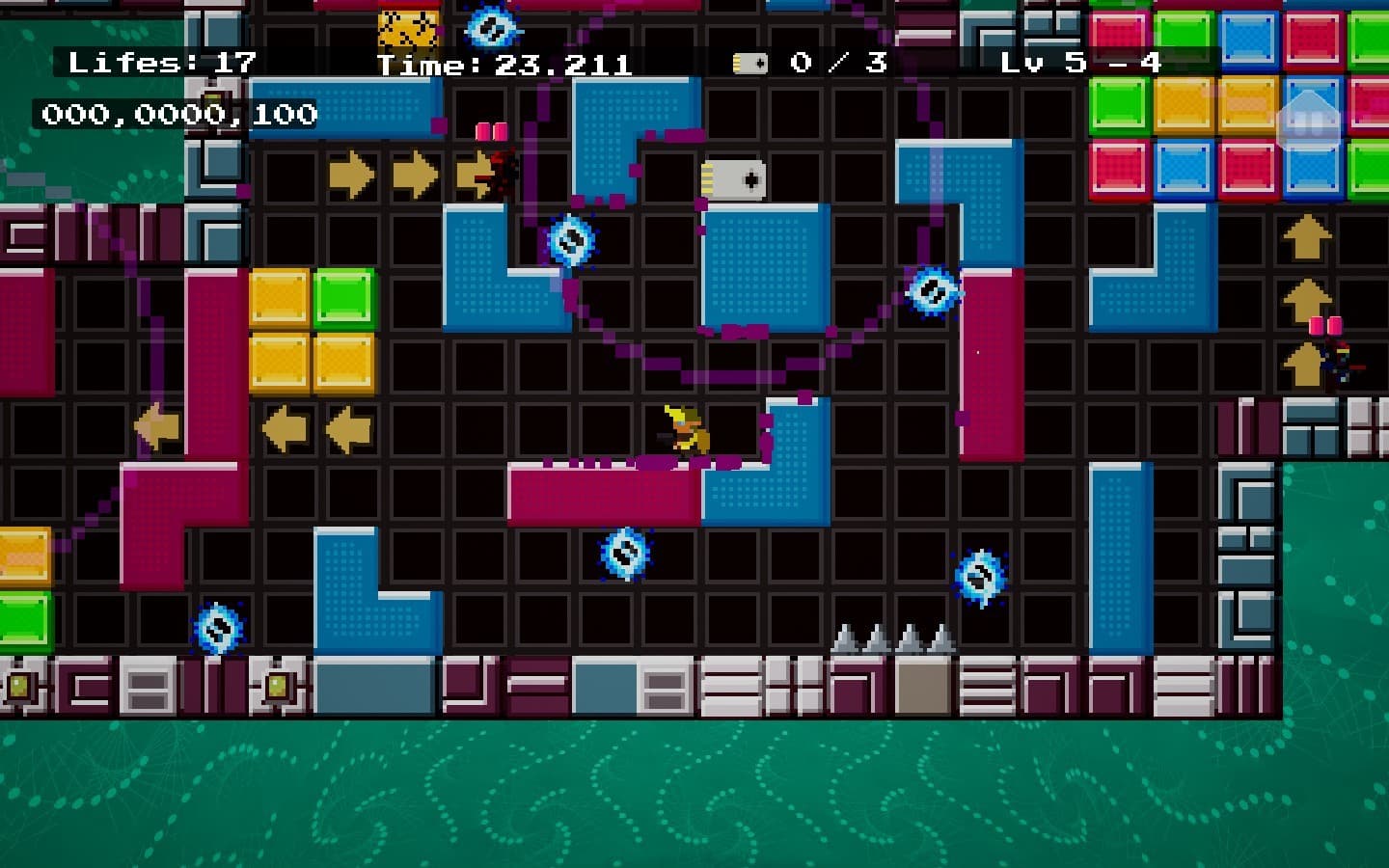The height and width of the screenshot is (868, 1389).
Task: Click the yellow checkered block top-left
Action: click(409, 26)
